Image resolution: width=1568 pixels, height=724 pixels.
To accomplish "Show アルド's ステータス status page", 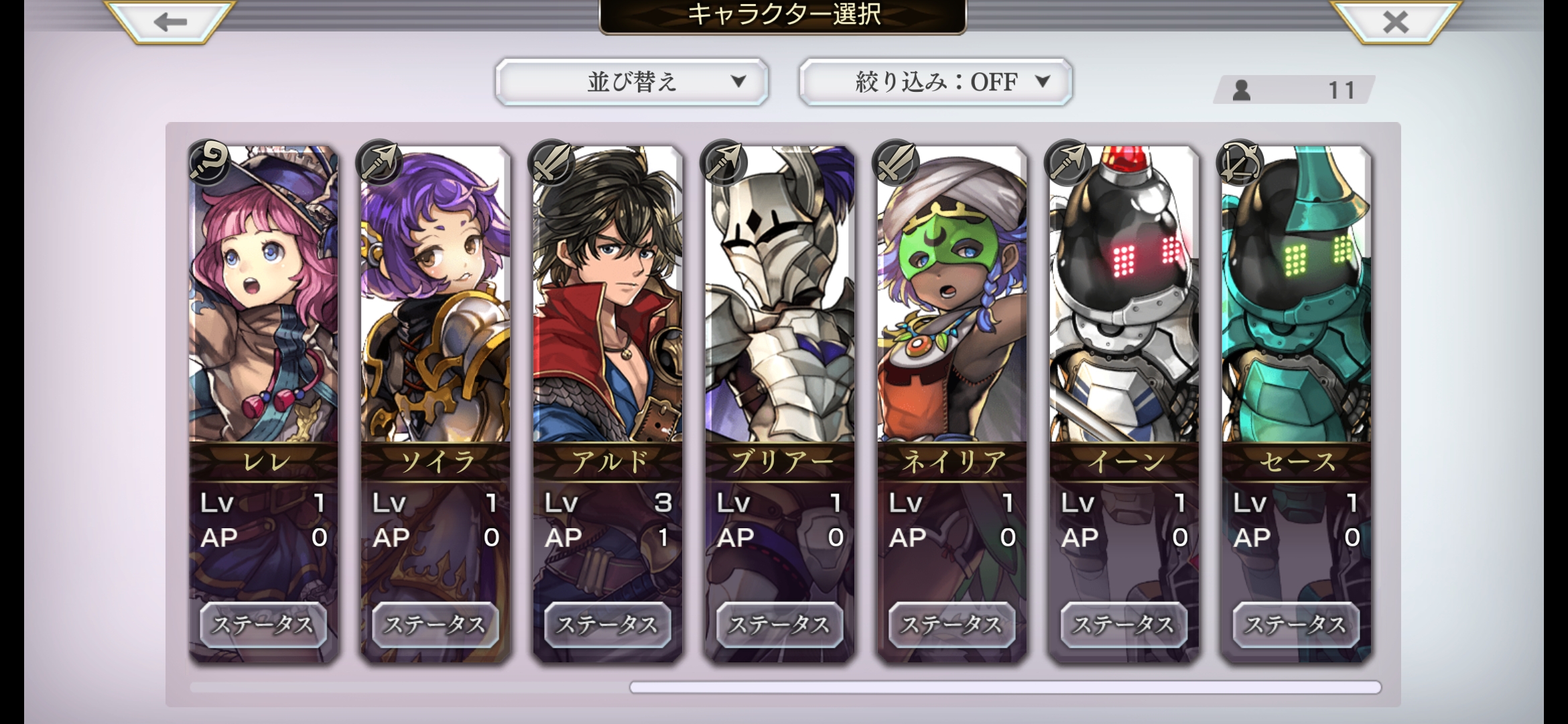I will [608, 625].
